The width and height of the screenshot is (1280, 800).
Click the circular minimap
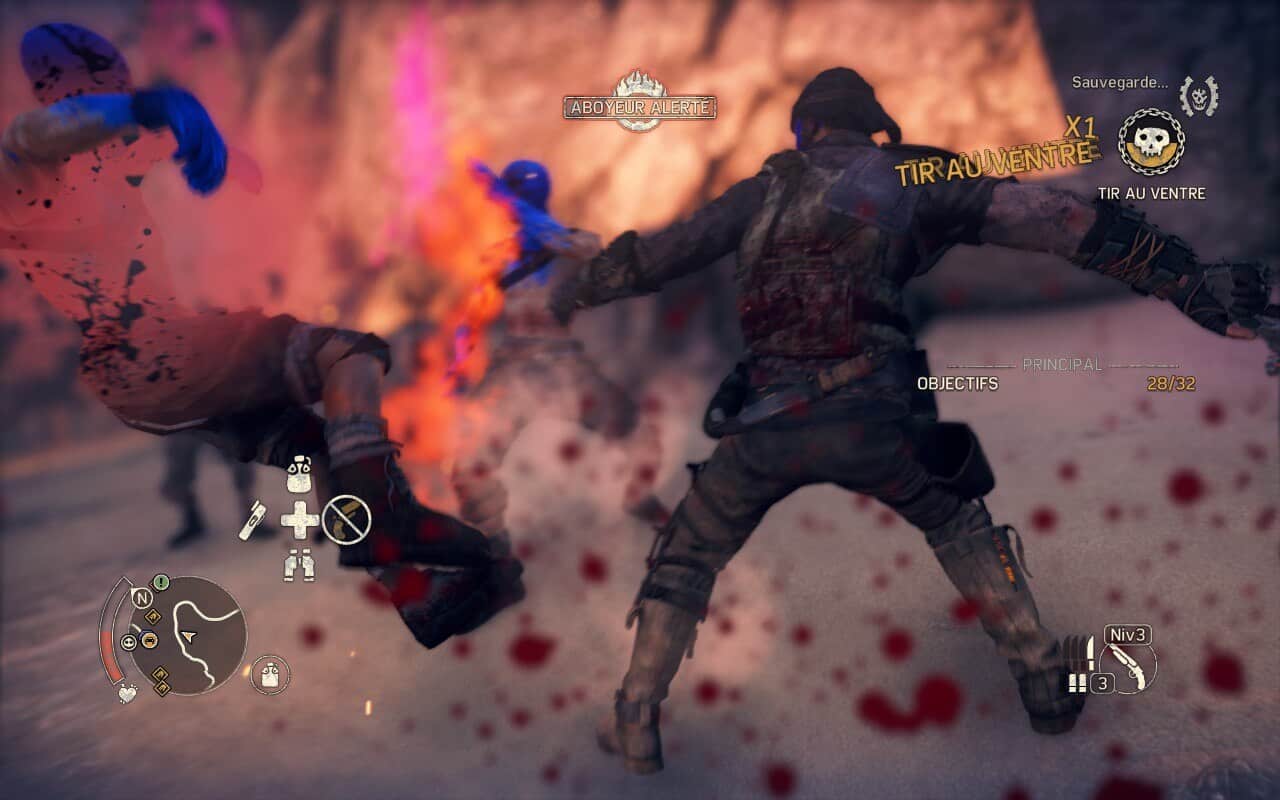pos(189,634)
